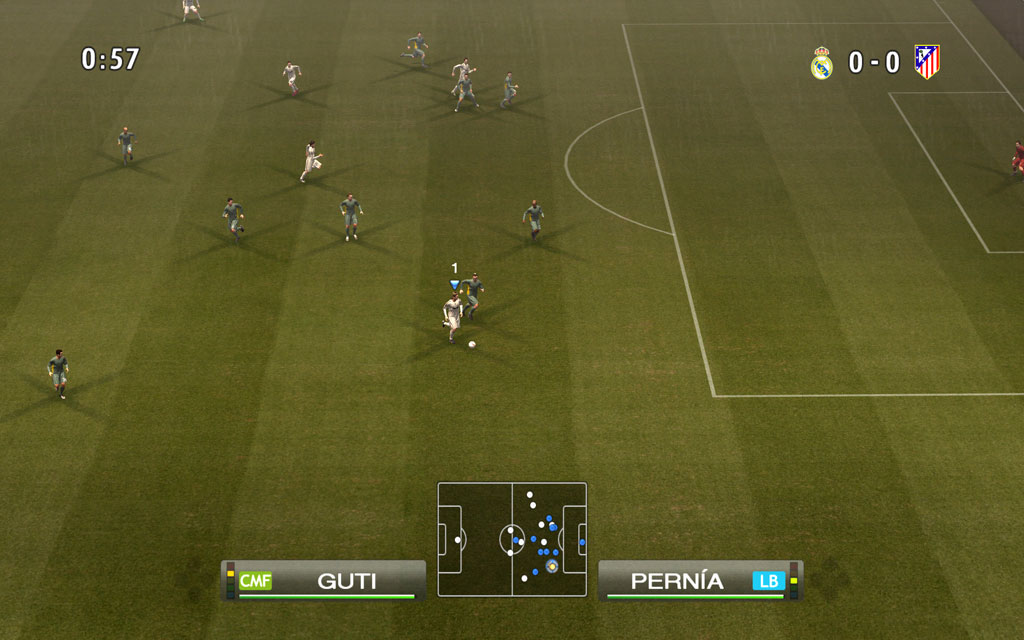This screenshot has height=640, width=1024.
Task: Click the pitch radar minimap
Action: tap(512, 539)
